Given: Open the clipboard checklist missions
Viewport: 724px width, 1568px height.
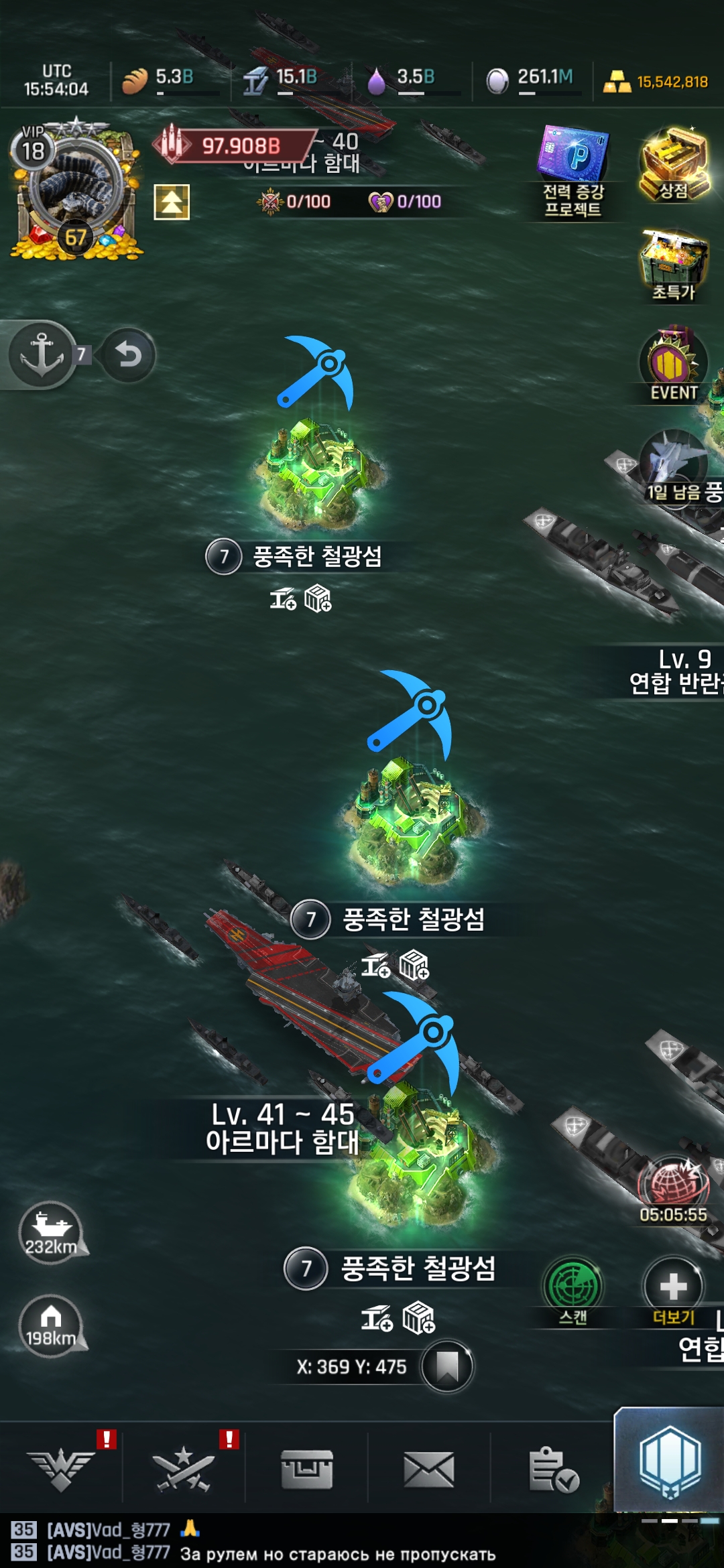Looking at the screenshot, I should point(552,1469).
